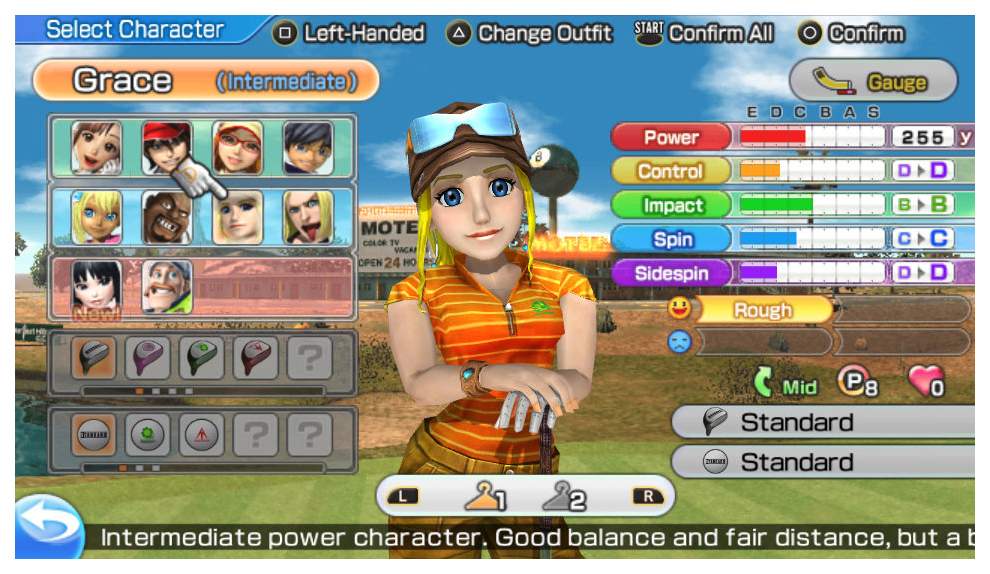Image resolution: width=990 pixels, height=574 pixels.
Task: Pick the long-haired blonde man sticking tongue out
Action: point(308,217)
